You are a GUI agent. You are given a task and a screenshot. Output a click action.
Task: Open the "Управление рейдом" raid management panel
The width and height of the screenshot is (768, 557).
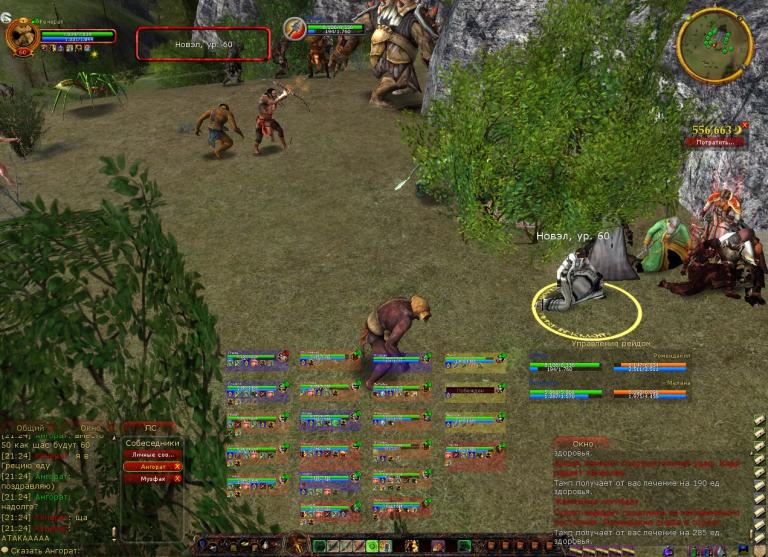(609, 343)
